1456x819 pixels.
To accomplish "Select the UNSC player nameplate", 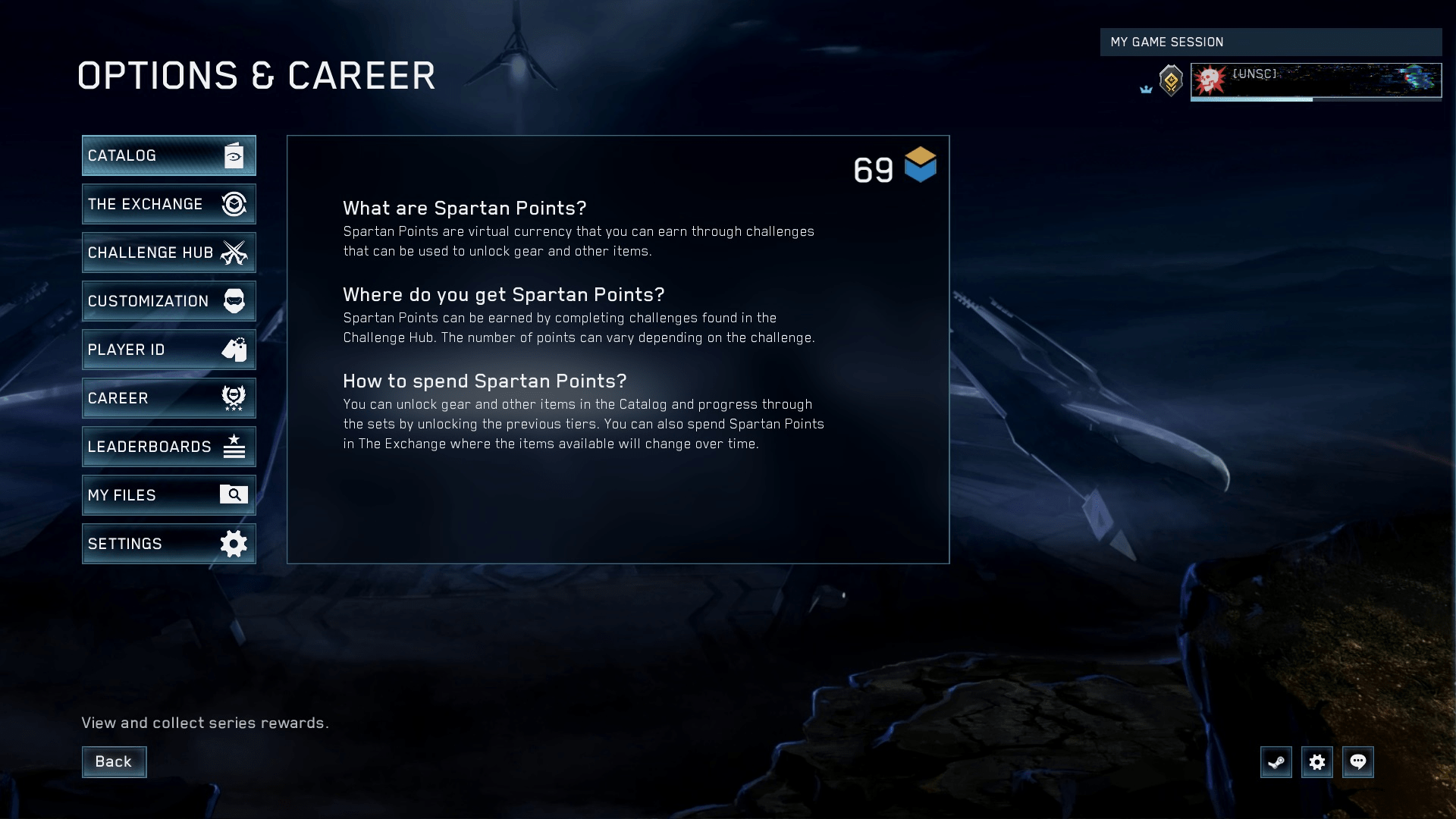I will 1316,80.
